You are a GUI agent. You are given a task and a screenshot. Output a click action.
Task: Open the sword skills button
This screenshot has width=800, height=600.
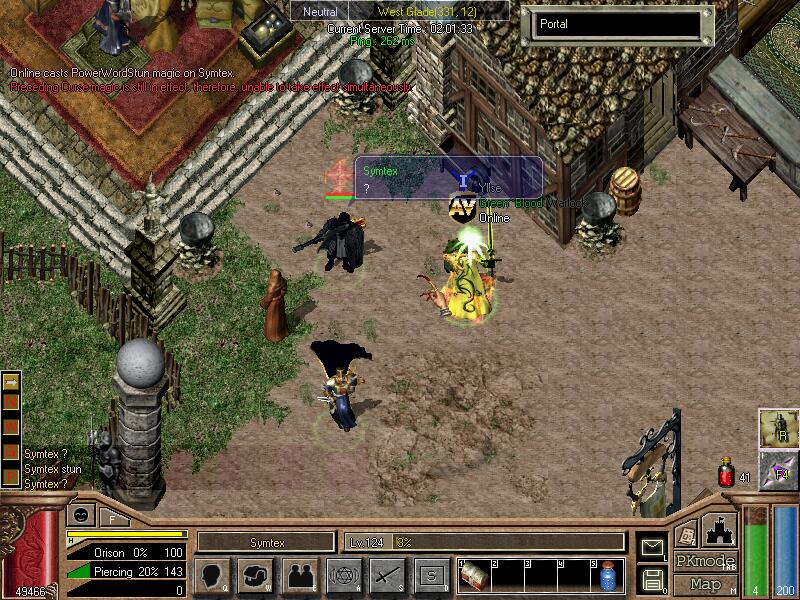pos(387,576)
